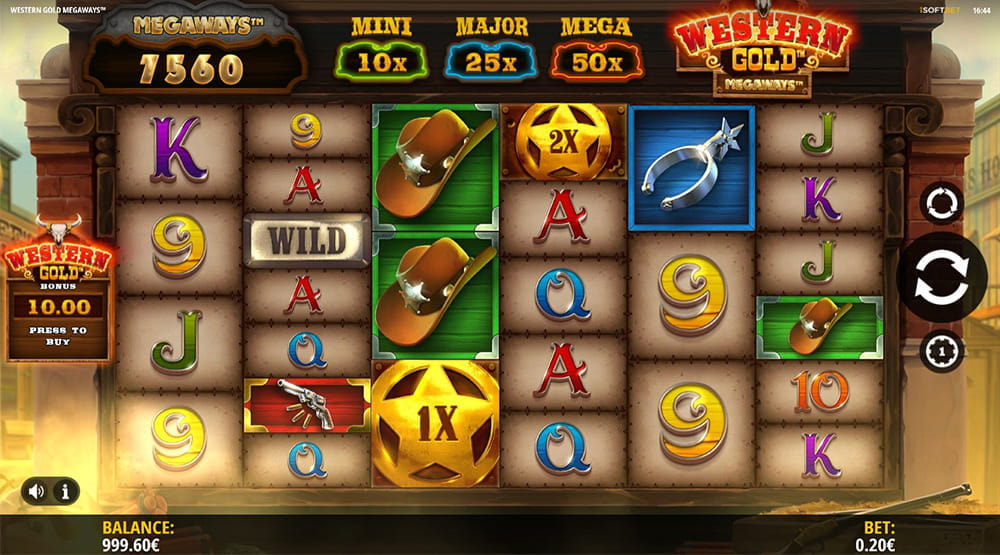
Task: Open autoplay with the small circular arrows button
Action: pyautogui.click(x=941, y=203)
